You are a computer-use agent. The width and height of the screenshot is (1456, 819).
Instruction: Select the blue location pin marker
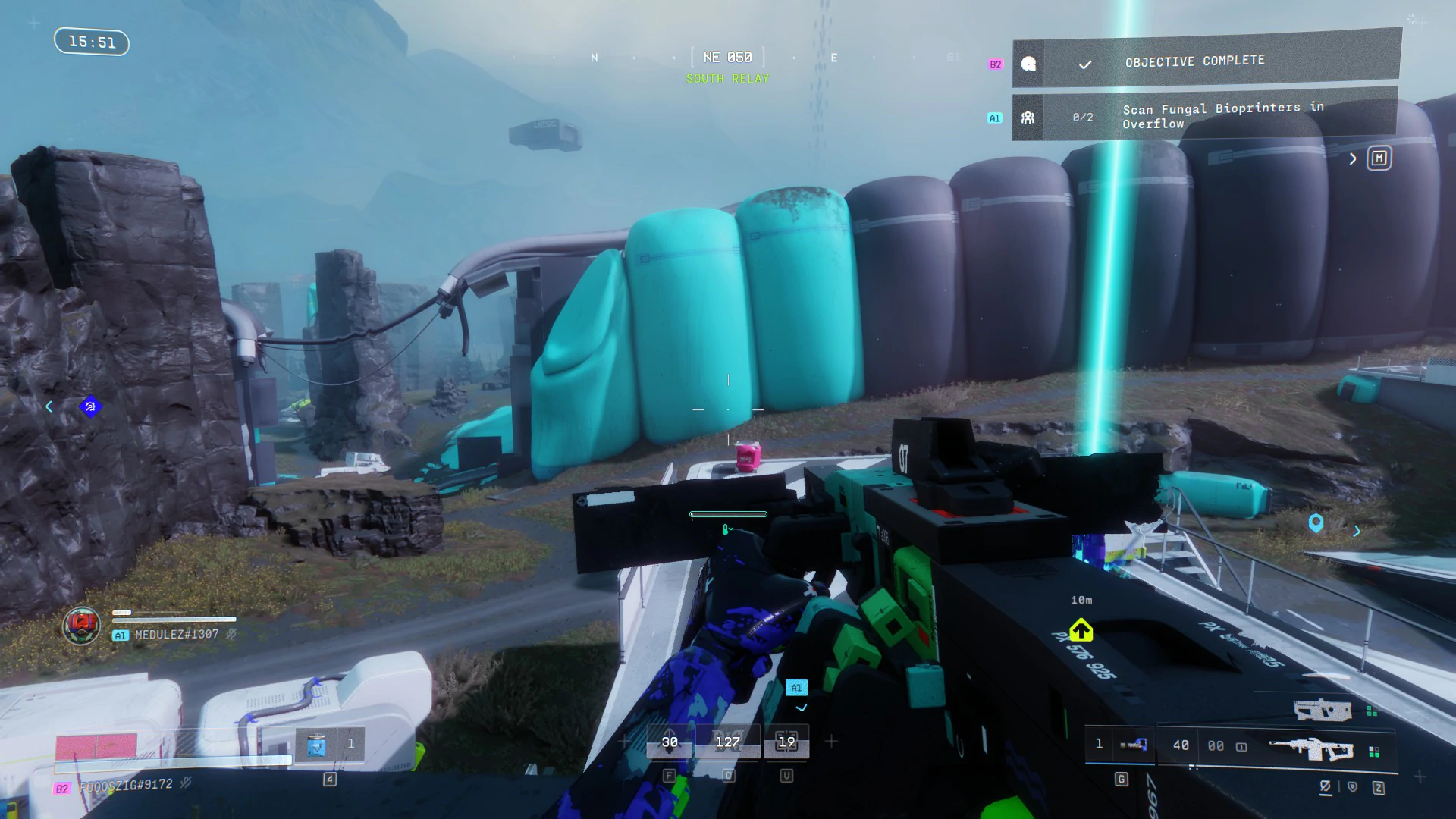click(1316, 522)
